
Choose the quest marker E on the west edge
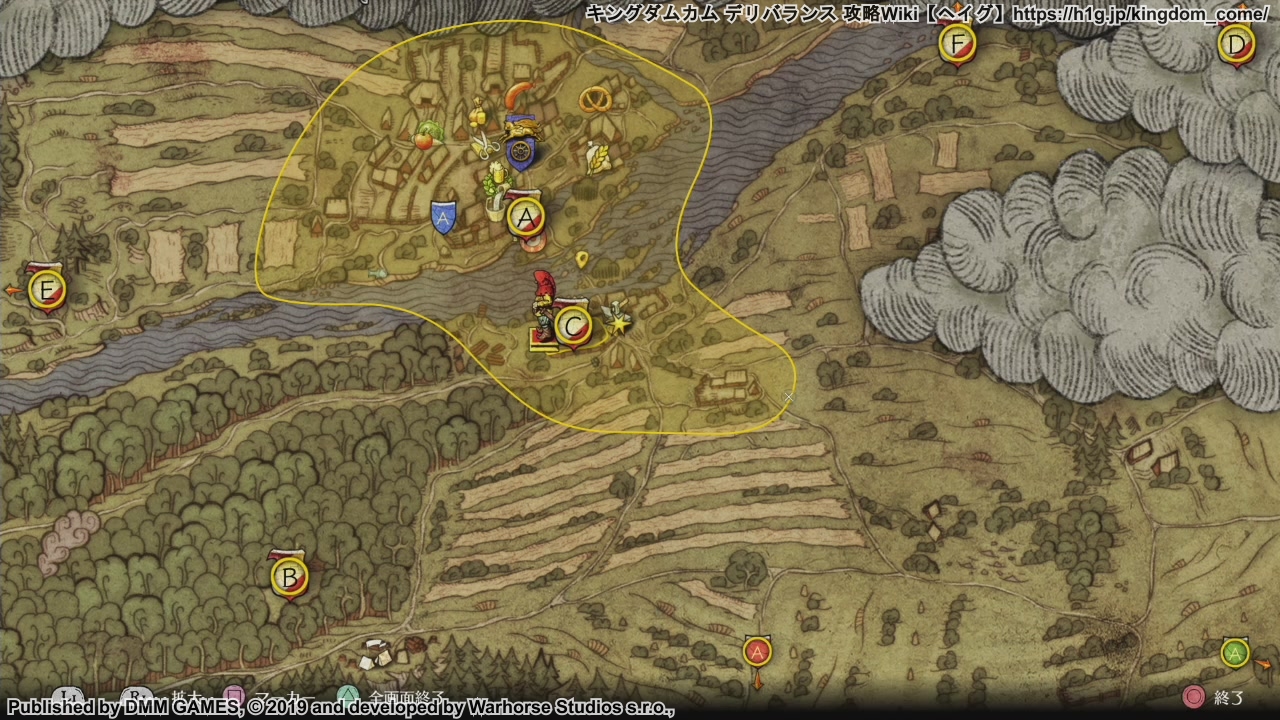pos(46,291)
